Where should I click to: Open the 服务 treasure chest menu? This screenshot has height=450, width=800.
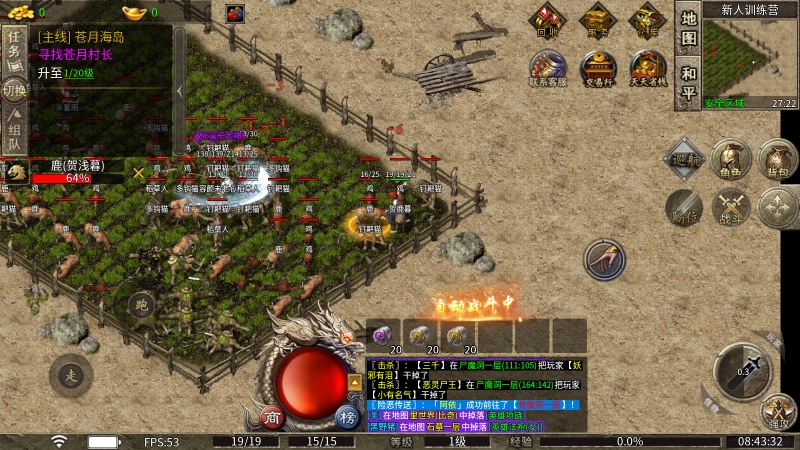(598, 20)
